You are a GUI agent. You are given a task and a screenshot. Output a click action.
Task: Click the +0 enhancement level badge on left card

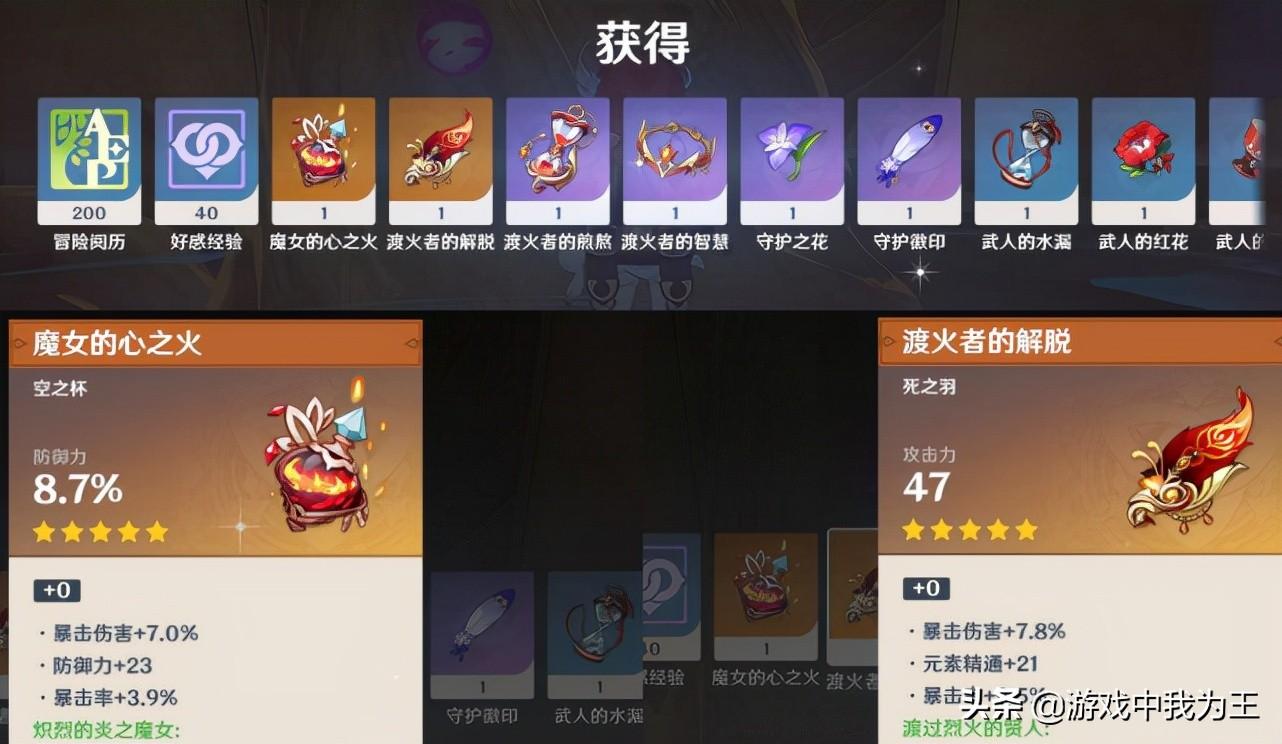[57, 591]
